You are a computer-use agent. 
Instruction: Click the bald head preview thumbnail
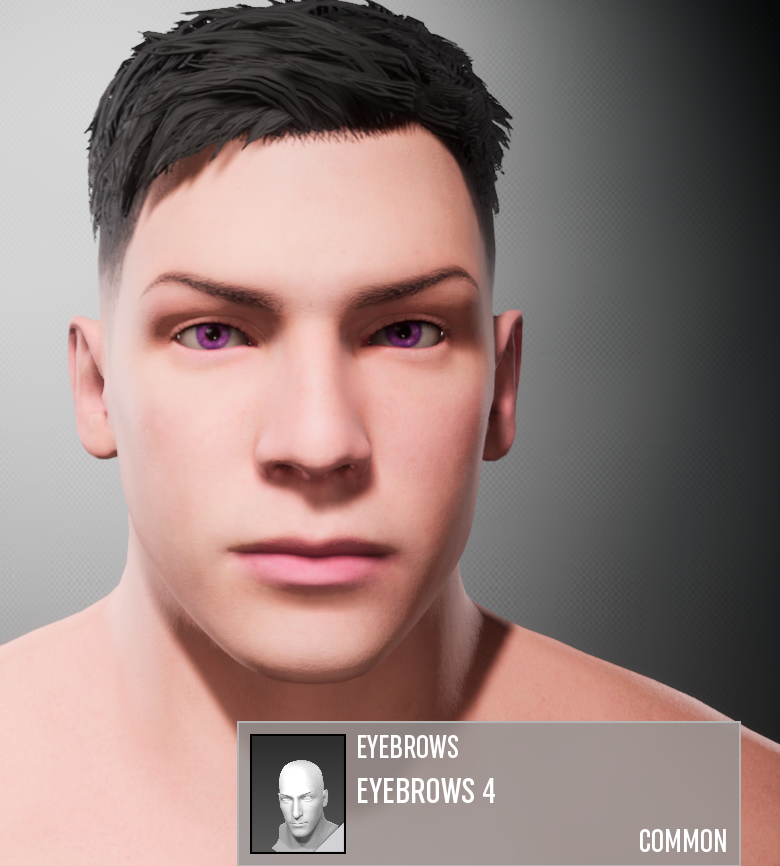tap(298, 794)
